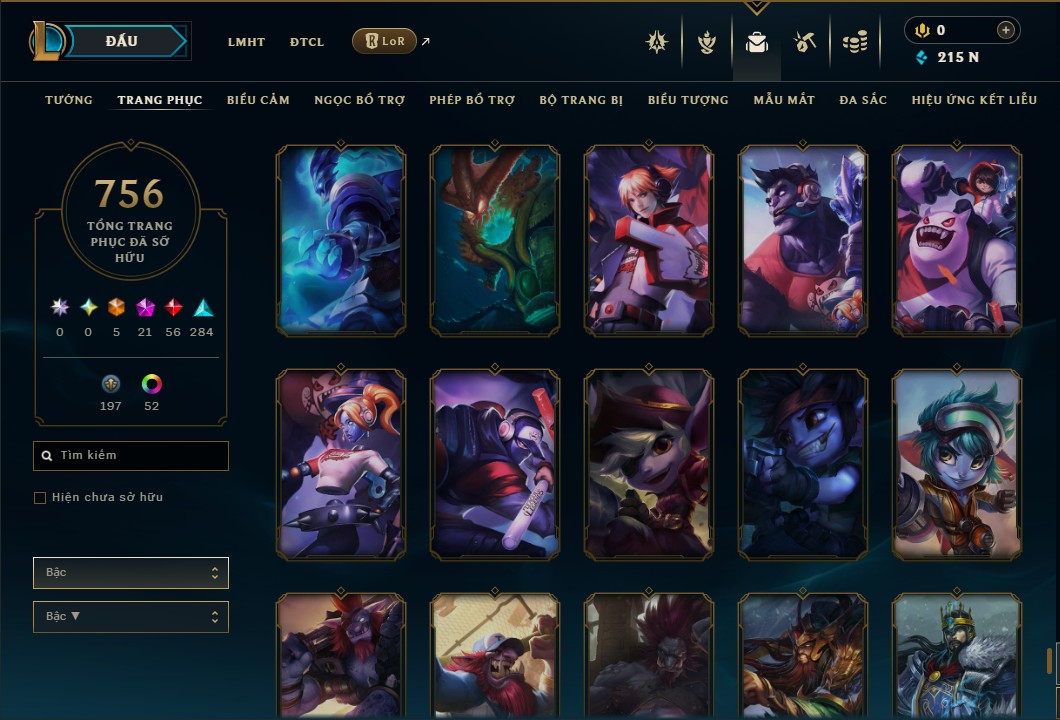Viewport: 1060px width, 720px height.
Task: Open the ĐTCL section
Action: coord(307,42)
